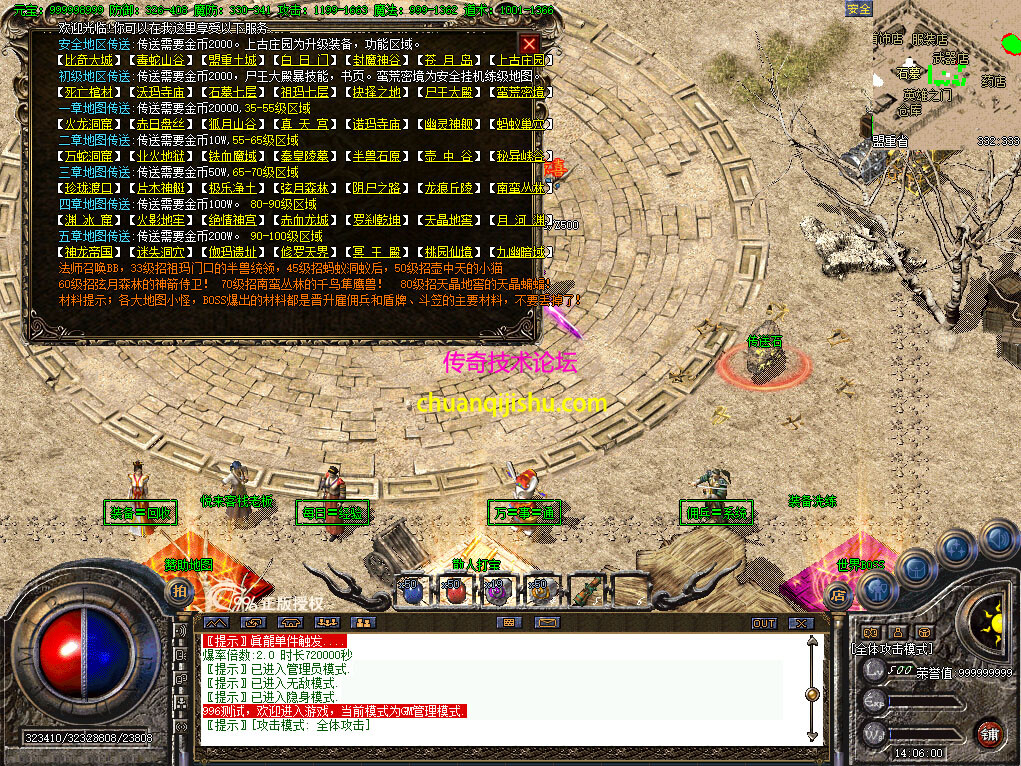Close the teleport service dialog
The width and height of the screenshot is (1021, 766).
[x=529, y=44]
